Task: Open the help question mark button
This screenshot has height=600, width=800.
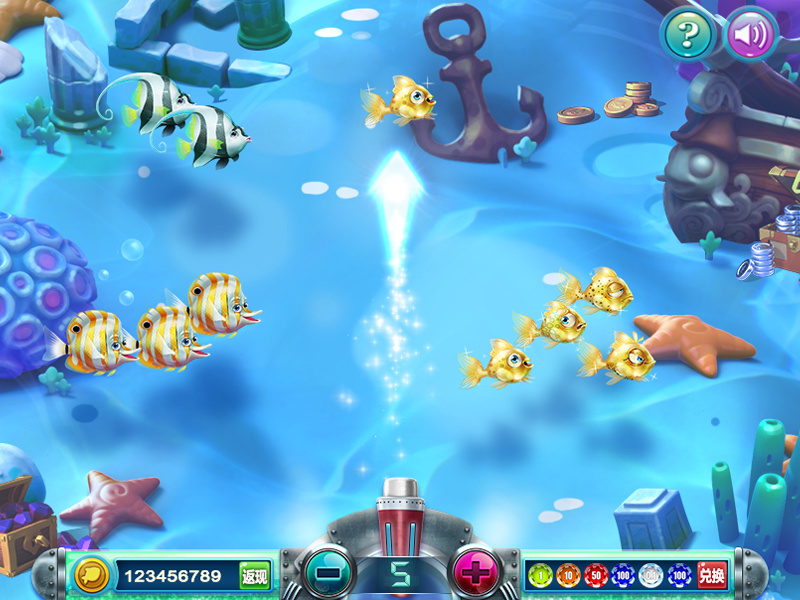Action: point(686,36)
